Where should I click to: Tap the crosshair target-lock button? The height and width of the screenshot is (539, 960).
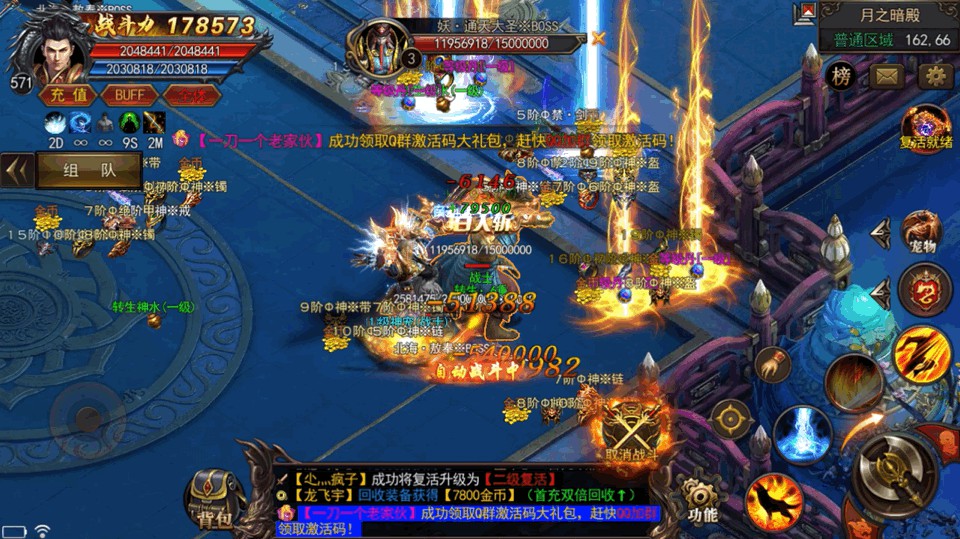pos(731,419)
